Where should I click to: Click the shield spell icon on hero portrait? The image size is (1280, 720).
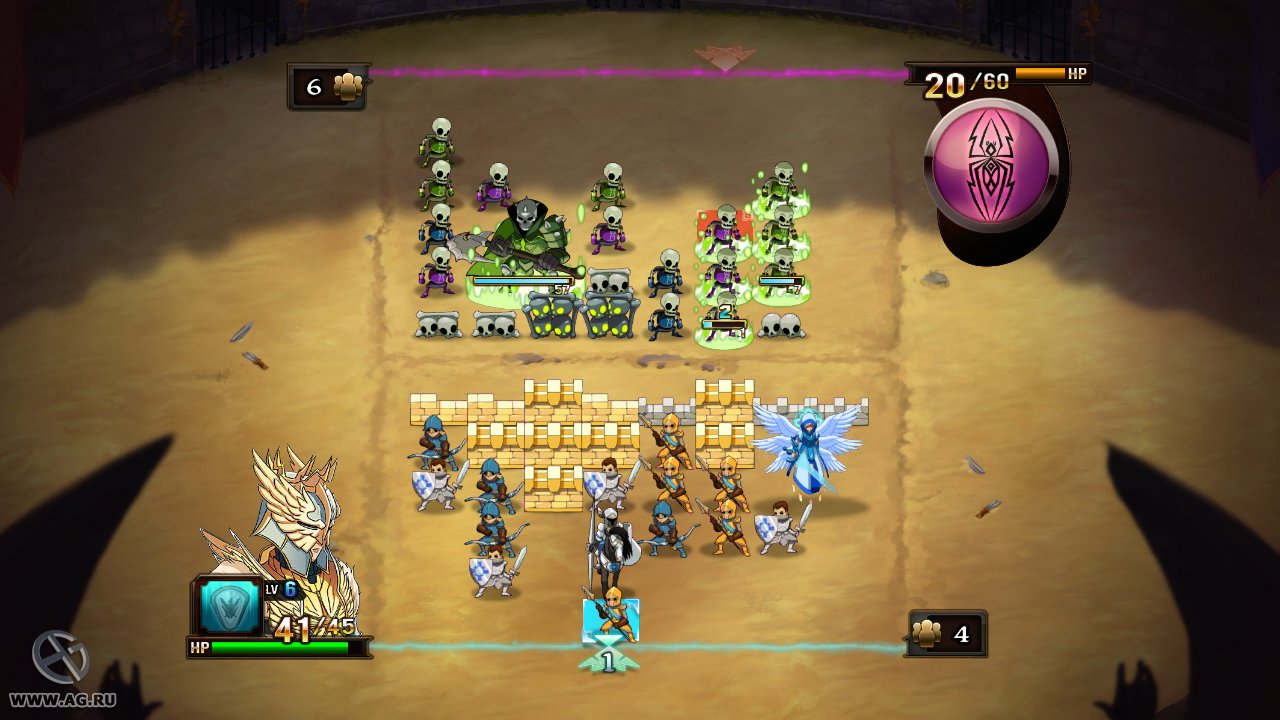tap(232, 606)
